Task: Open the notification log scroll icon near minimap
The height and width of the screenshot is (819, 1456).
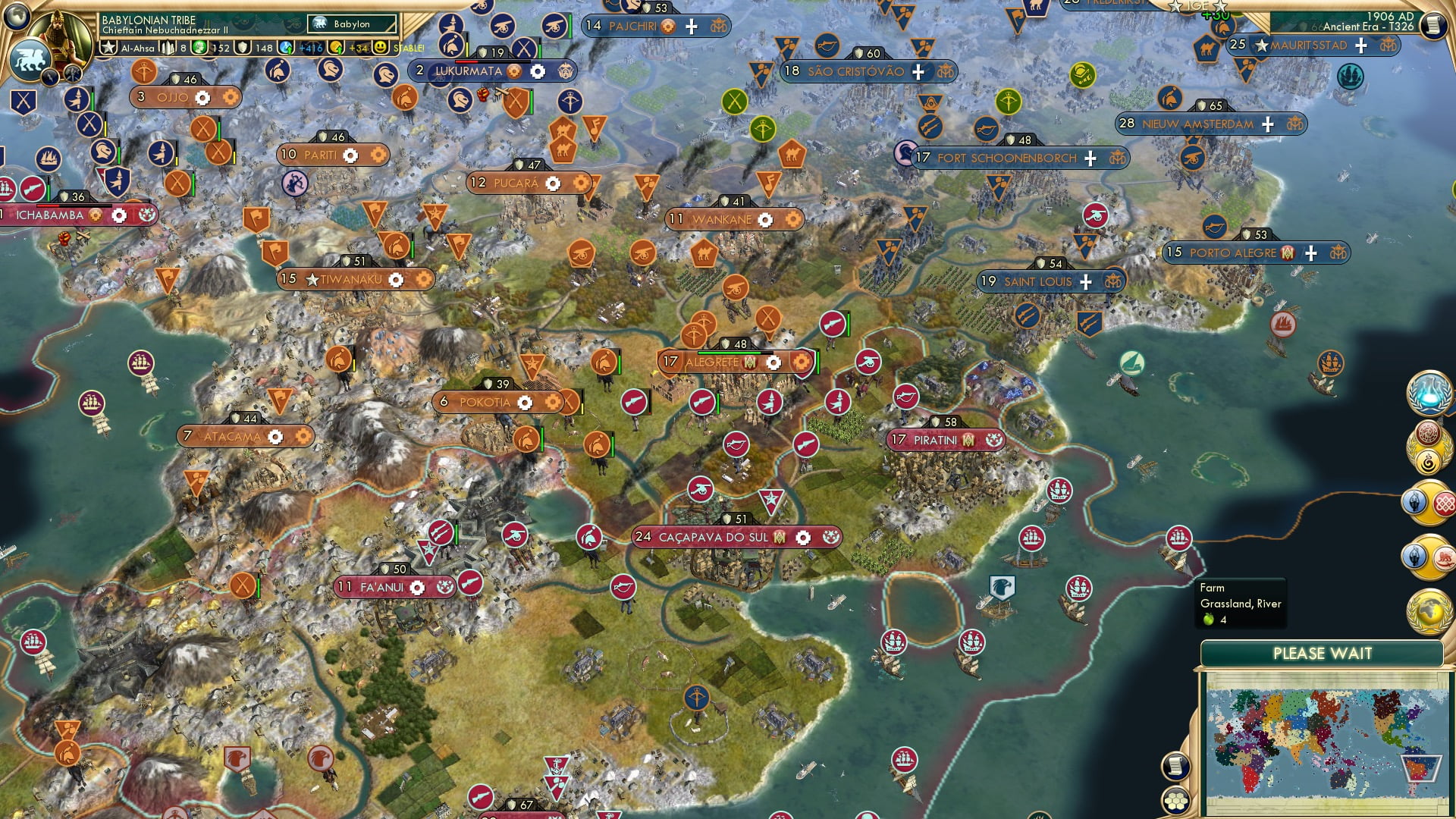Action: click(x=1175, y=767)
